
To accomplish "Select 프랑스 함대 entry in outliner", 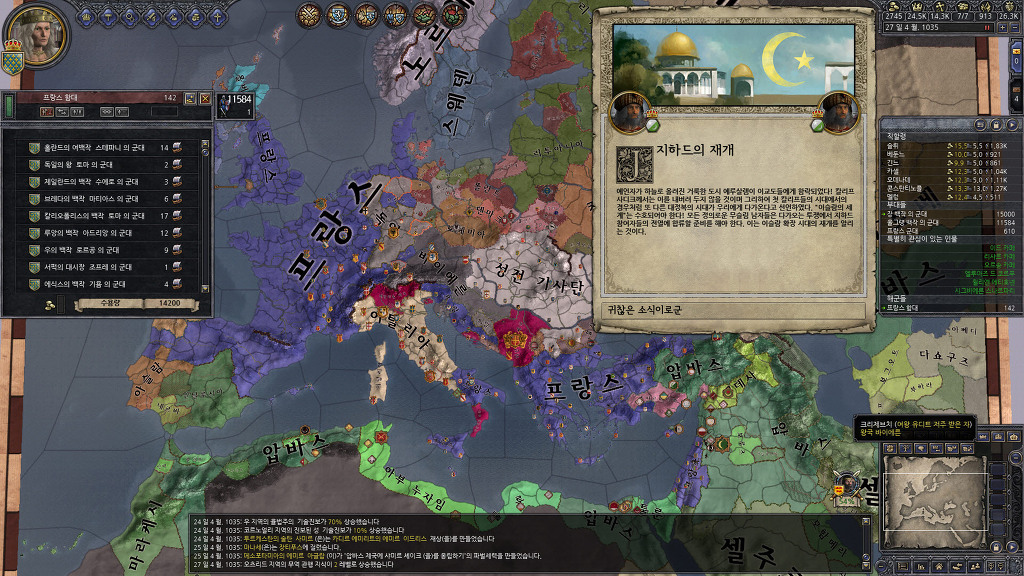I will (918, 308).
